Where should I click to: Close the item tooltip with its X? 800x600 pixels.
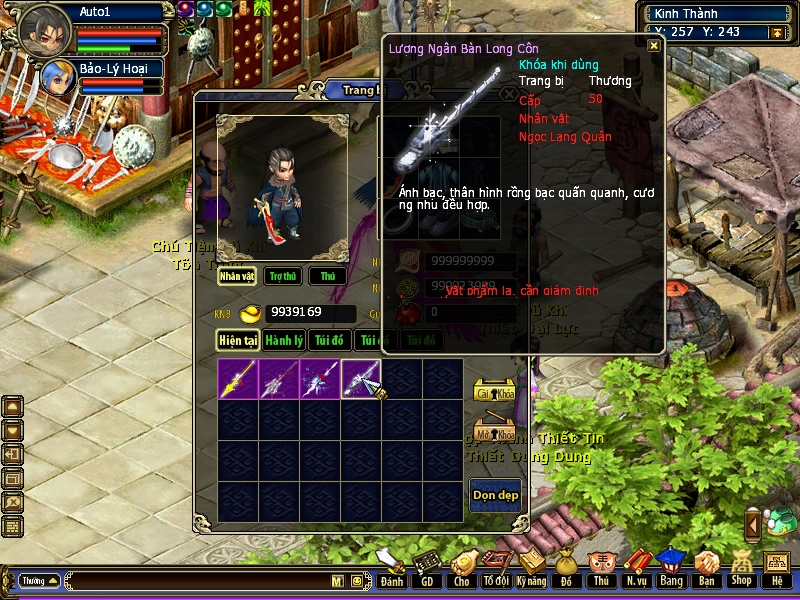[654, 45]
